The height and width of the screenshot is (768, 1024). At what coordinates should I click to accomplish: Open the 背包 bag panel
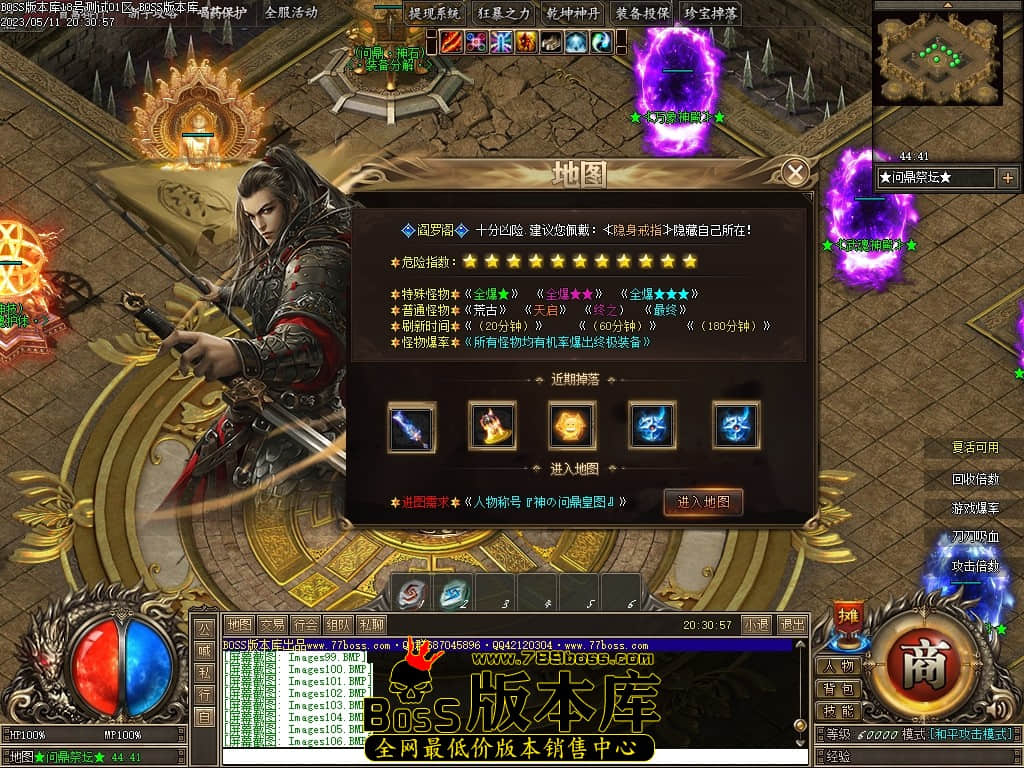click(x=839, y=689)
